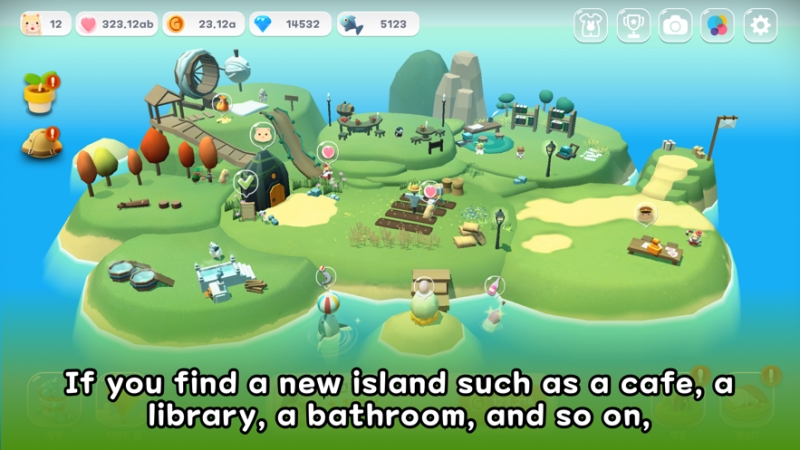This screenshot has width=800, height=450.
Task: Tap the coffee cup bubble marker
Action: point(646,213)
